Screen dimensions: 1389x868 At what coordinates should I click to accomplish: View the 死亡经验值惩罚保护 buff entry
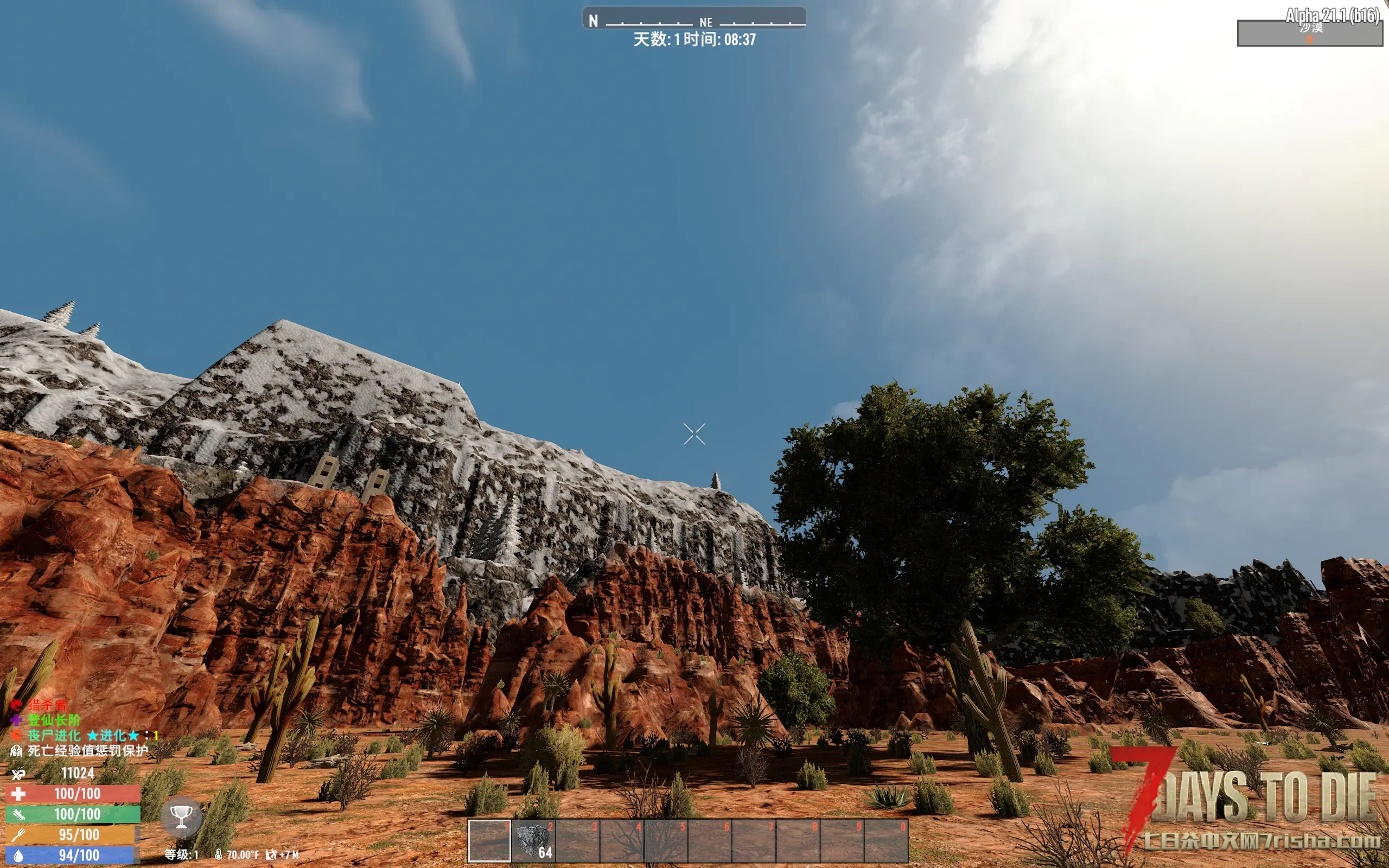[x=80, y=750]
